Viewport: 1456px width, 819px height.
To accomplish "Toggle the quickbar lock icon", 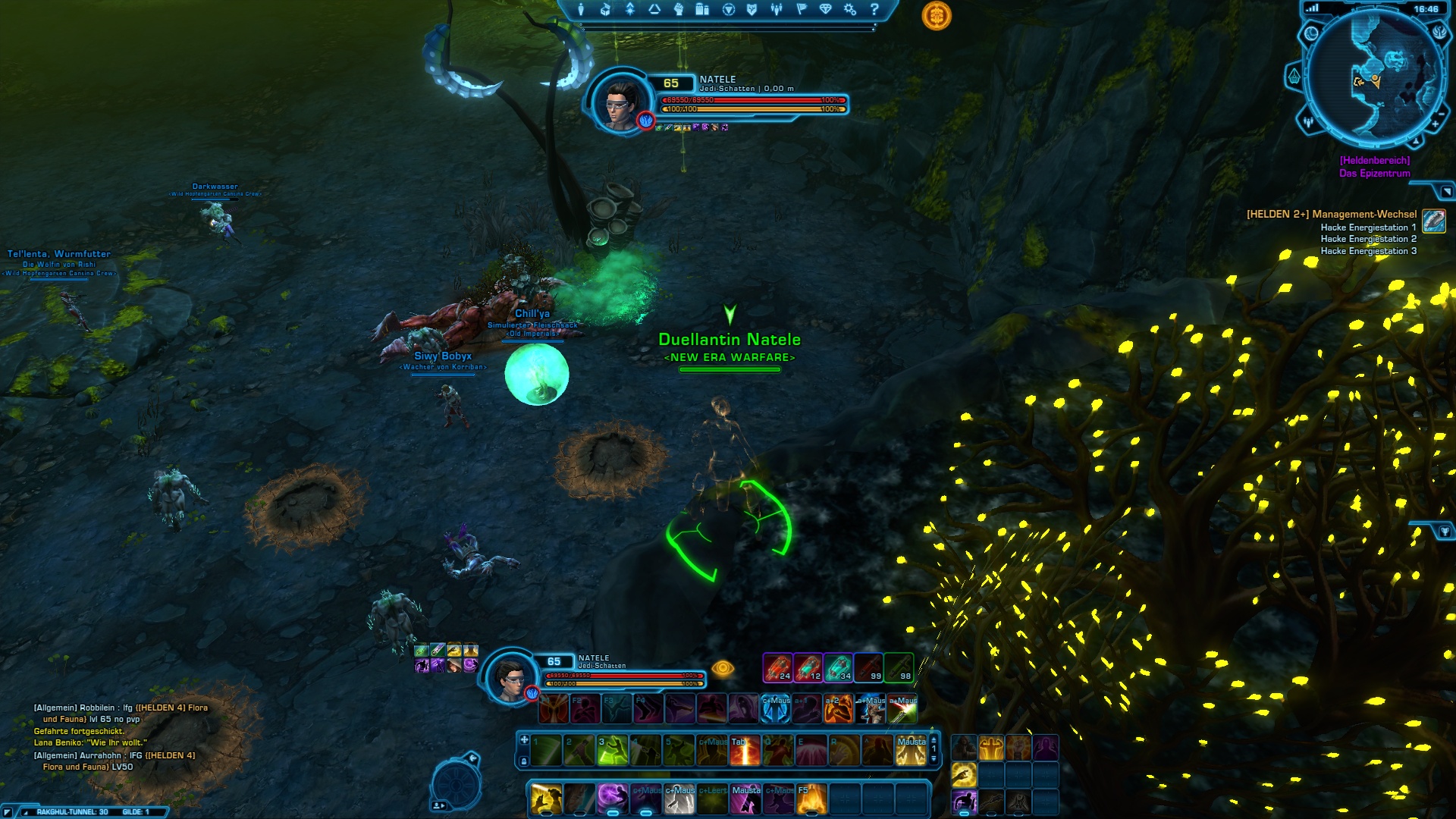I will [x=524, y=761].
